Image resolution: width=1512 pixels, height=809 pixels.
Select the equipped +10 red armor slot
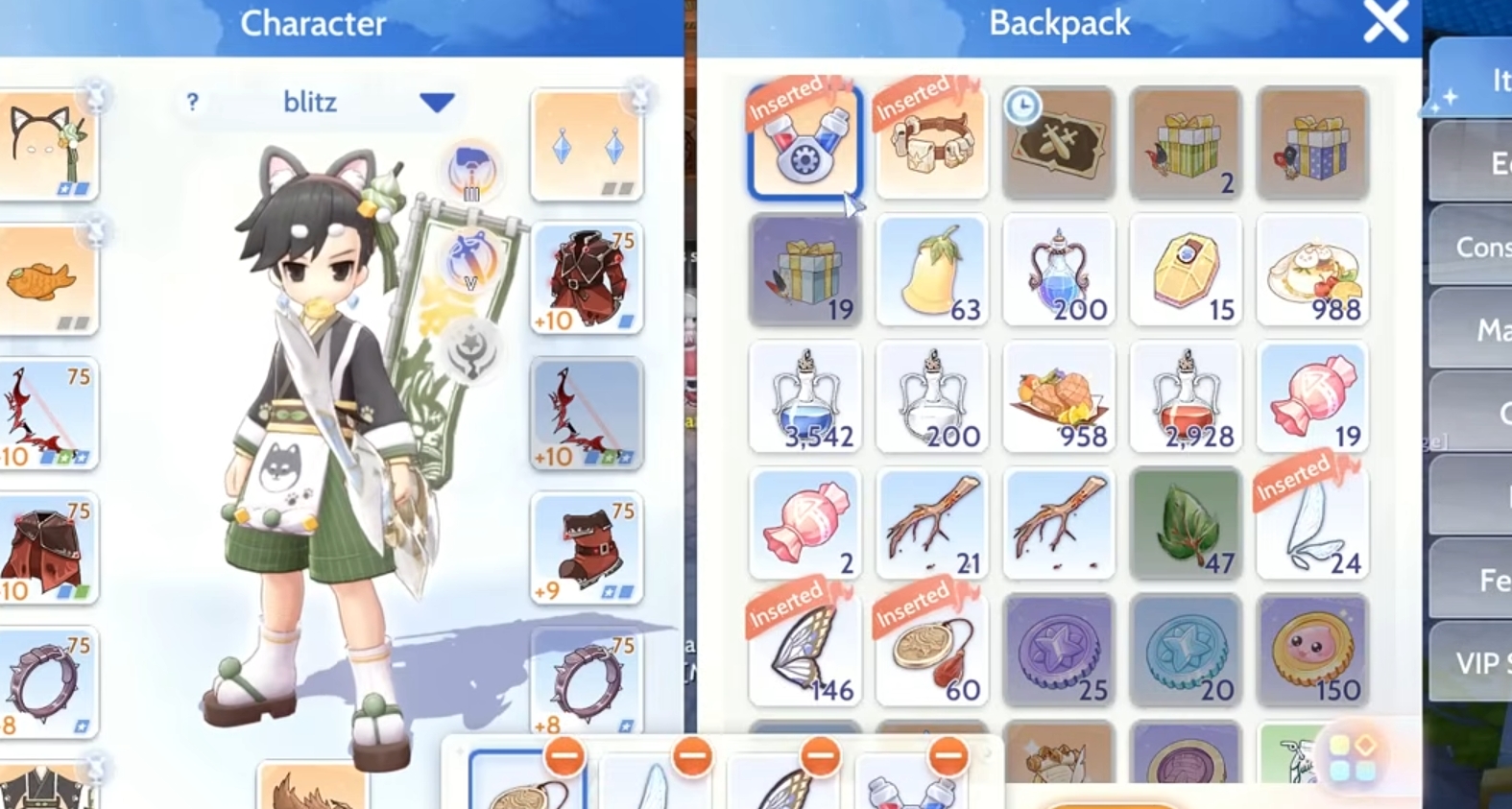tap(587, 278)
